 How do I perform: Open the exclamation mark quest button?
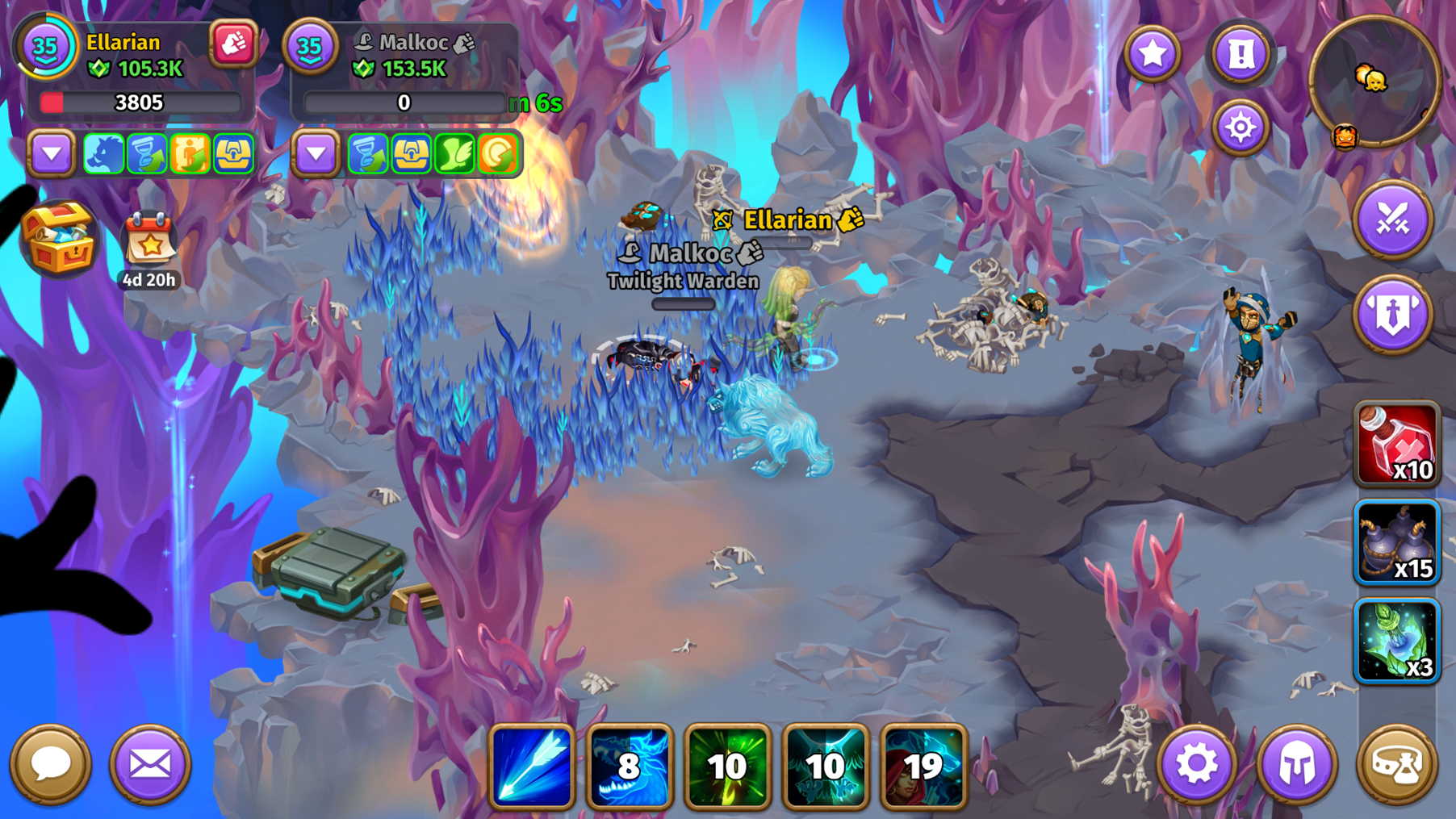click(1241, 54)
